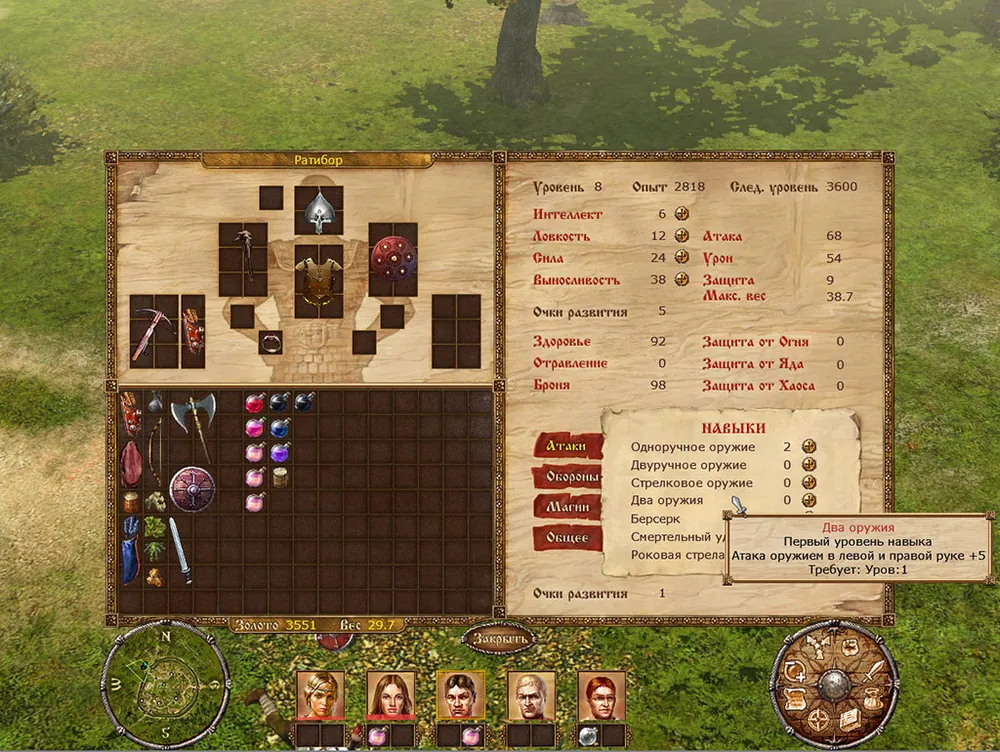Open the Атаки skills tab
Image resolution: width=1000 pixels, height=752 pixels.
click(x=566, y=446)
